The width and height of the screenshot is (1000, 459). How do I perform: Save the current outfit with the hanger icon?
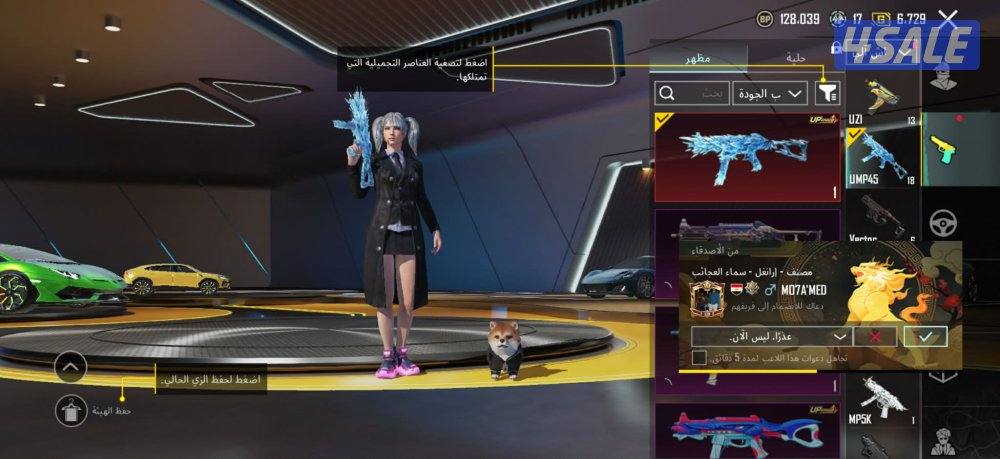(x=70, y=407)
